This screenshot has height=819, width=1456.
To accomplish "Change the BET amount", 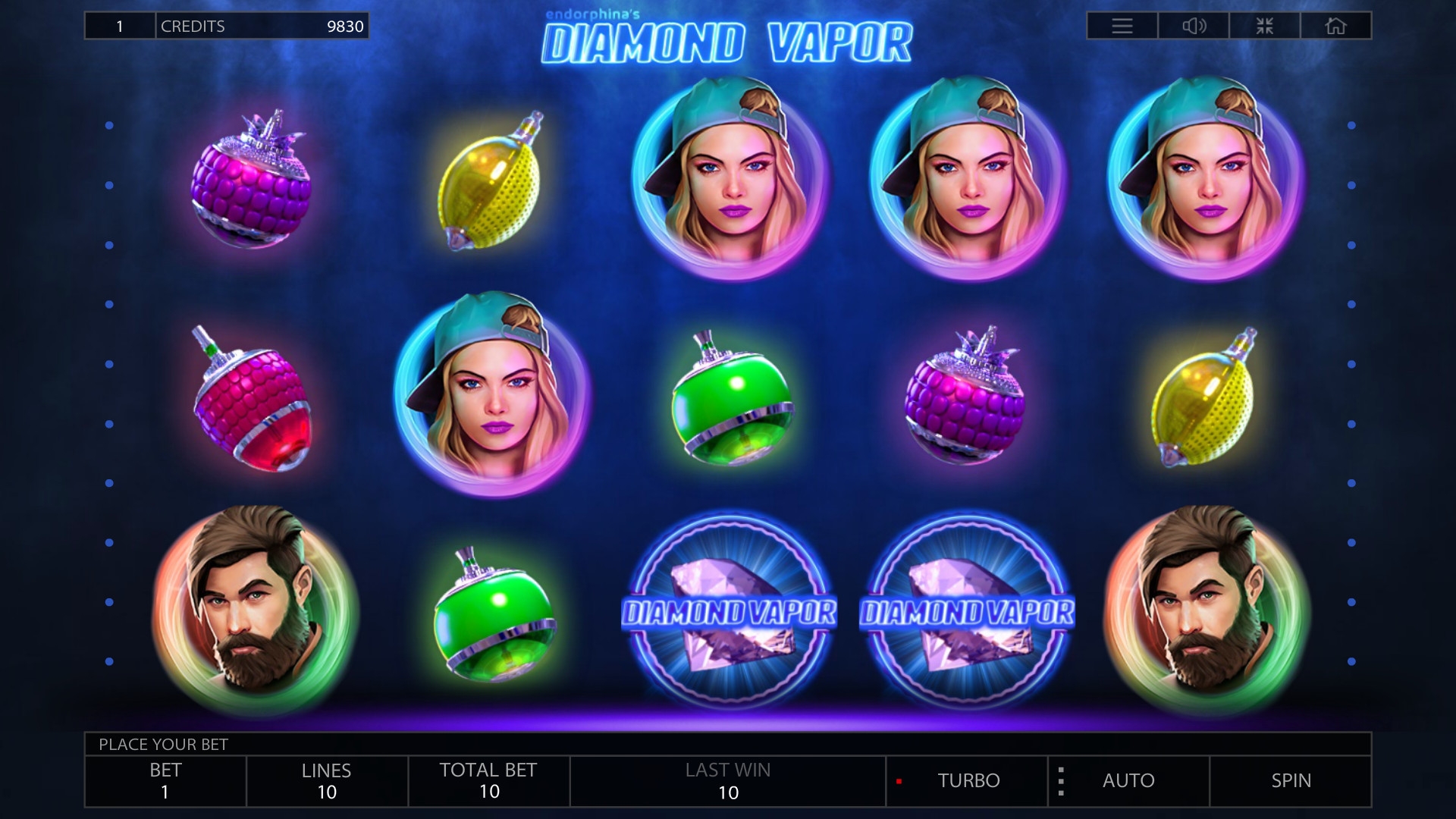I will pos(165,781).
